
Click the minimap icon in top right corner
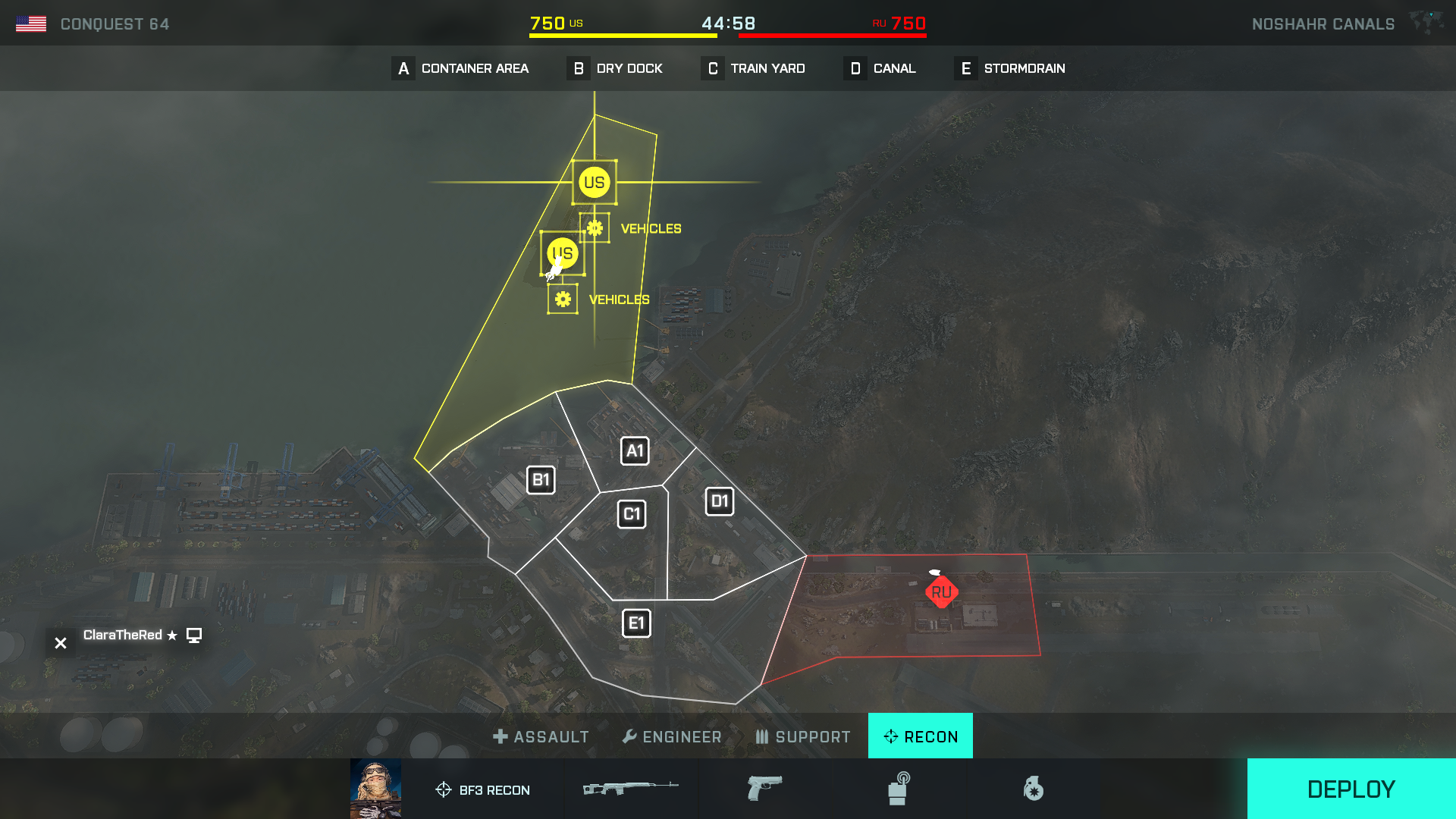[x=1429, y=23]
